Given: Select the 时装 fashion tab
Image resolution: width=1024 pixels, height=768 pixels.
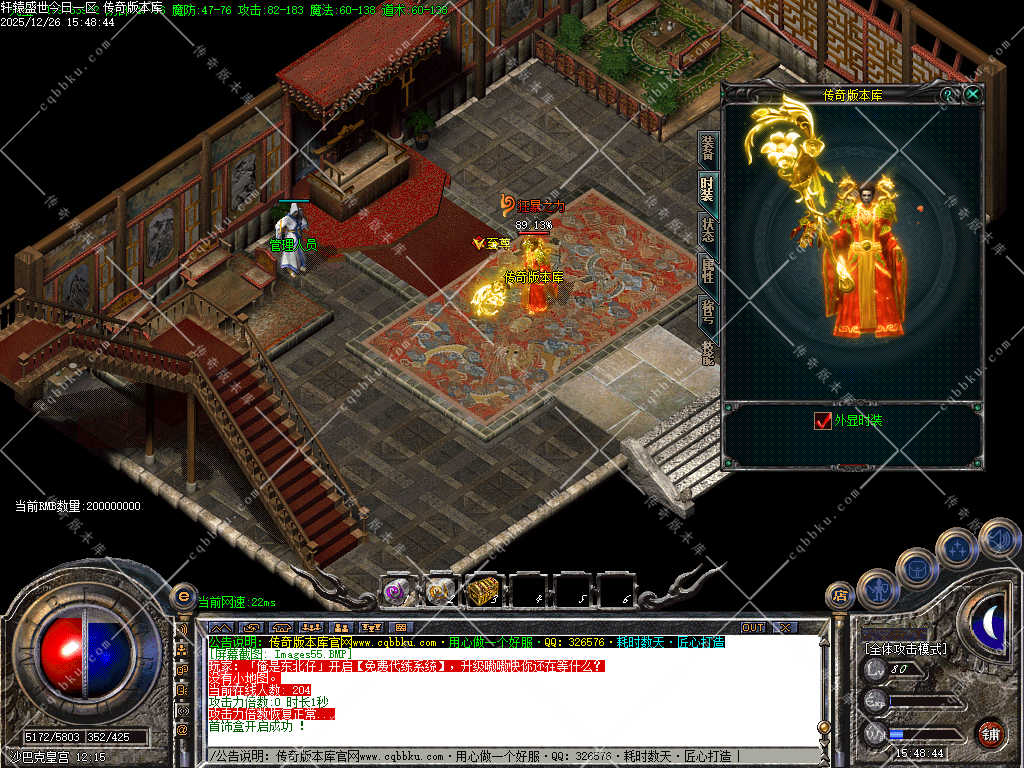Looking at the screenshot, I should [x=707, y=189].
